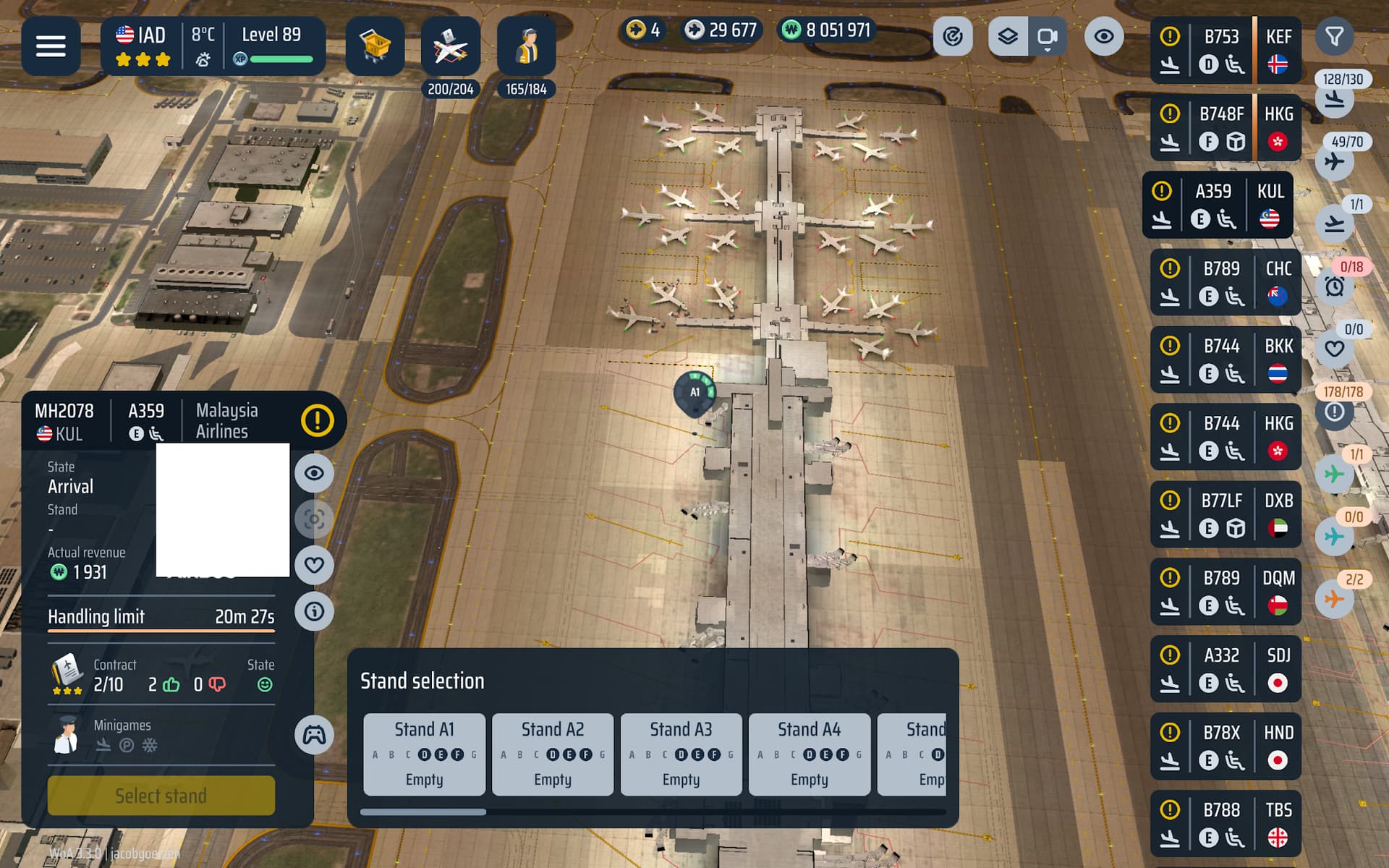Select the A332 SDJ flight card
Image resolution: width=1389 pixels, height=868 pixels.
coord(1225,669)
